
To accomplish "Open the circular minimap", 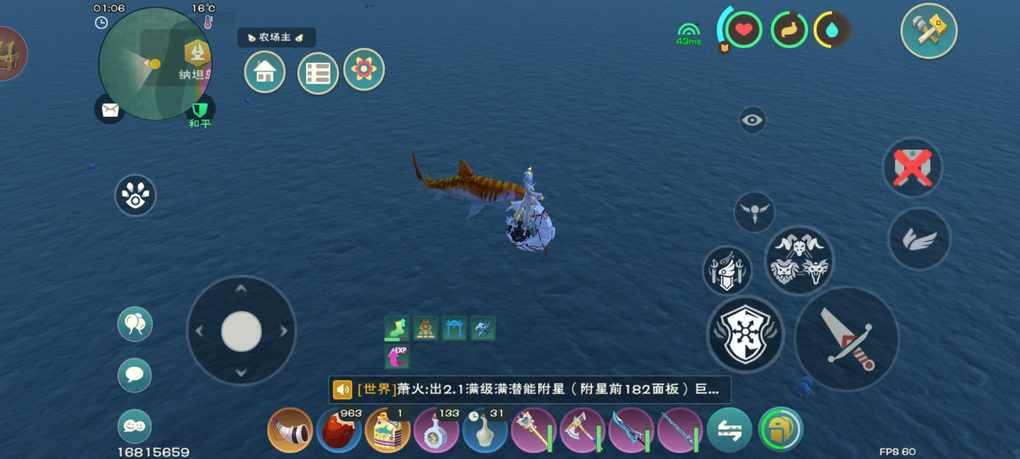I will pos(155,62).
